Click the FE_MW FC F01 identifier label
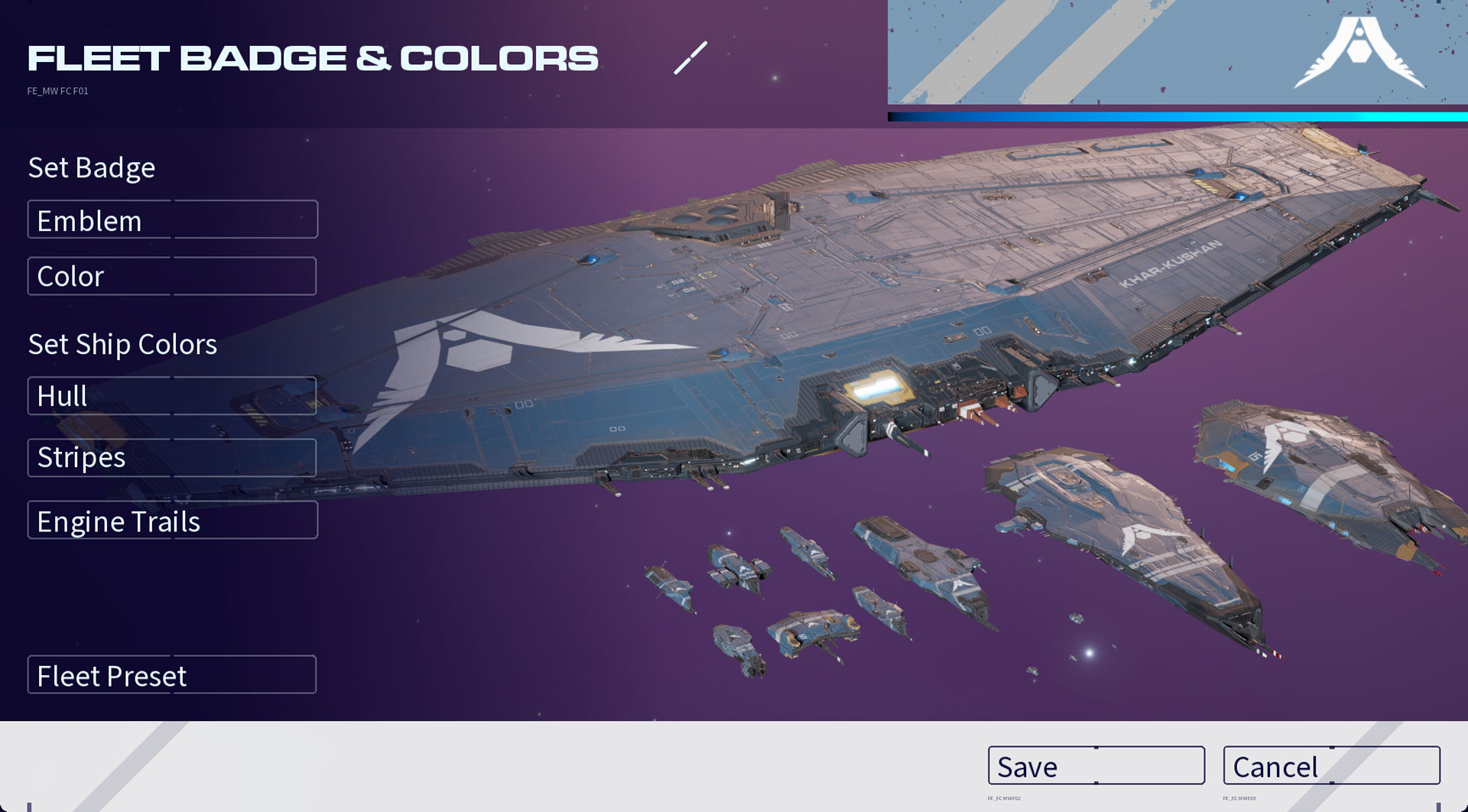The width and height of the screenshot is (1468, 812). click(57, 89)
